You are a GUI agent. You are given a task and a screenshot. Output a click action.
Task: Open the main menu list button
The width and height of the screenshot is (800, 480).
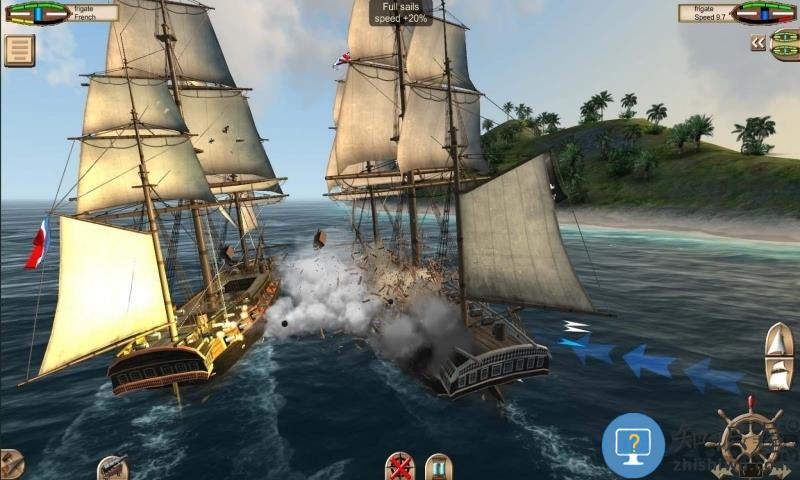click(x=19, y=50)
